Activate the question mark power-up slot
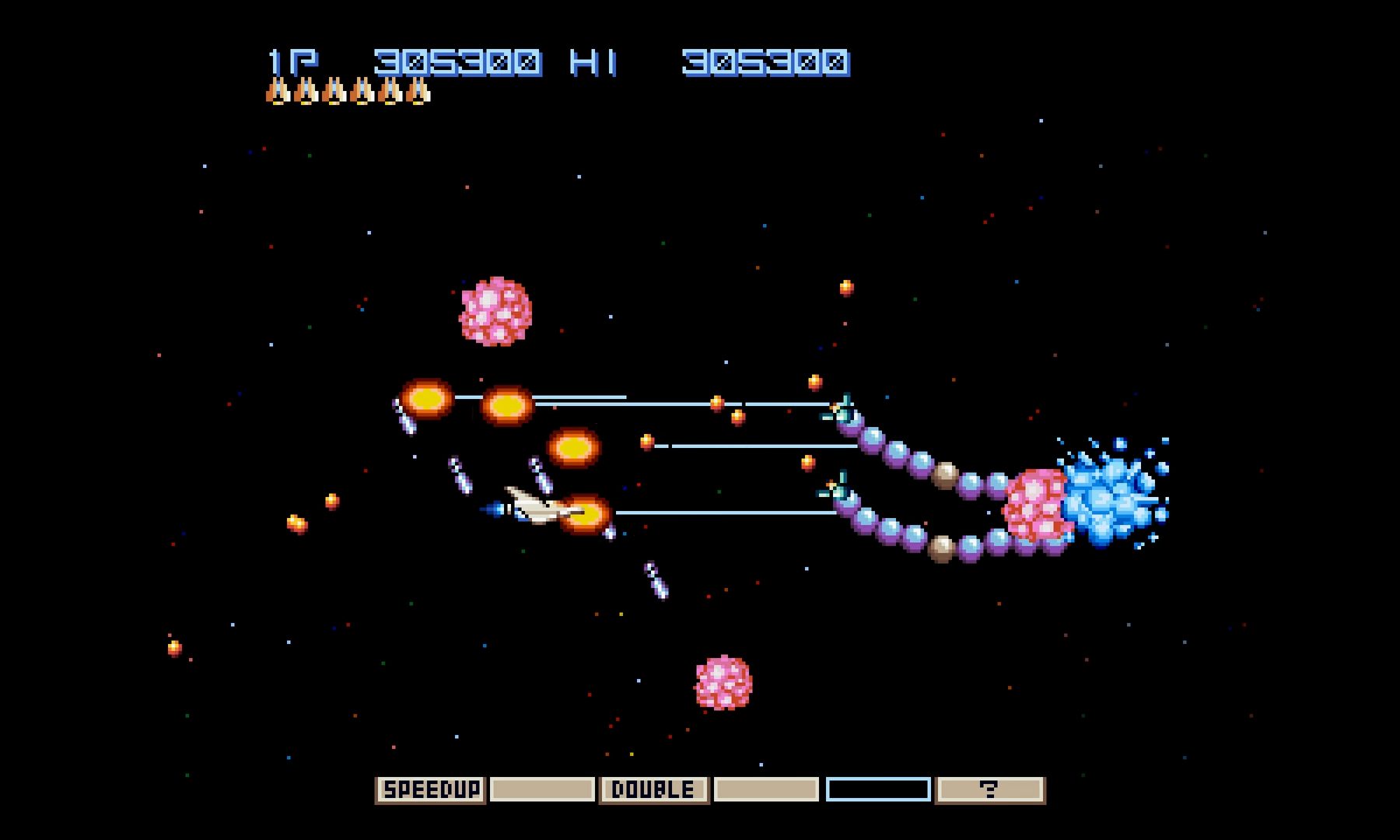This screenshot has width=1400, height=840. coord(989,789)
